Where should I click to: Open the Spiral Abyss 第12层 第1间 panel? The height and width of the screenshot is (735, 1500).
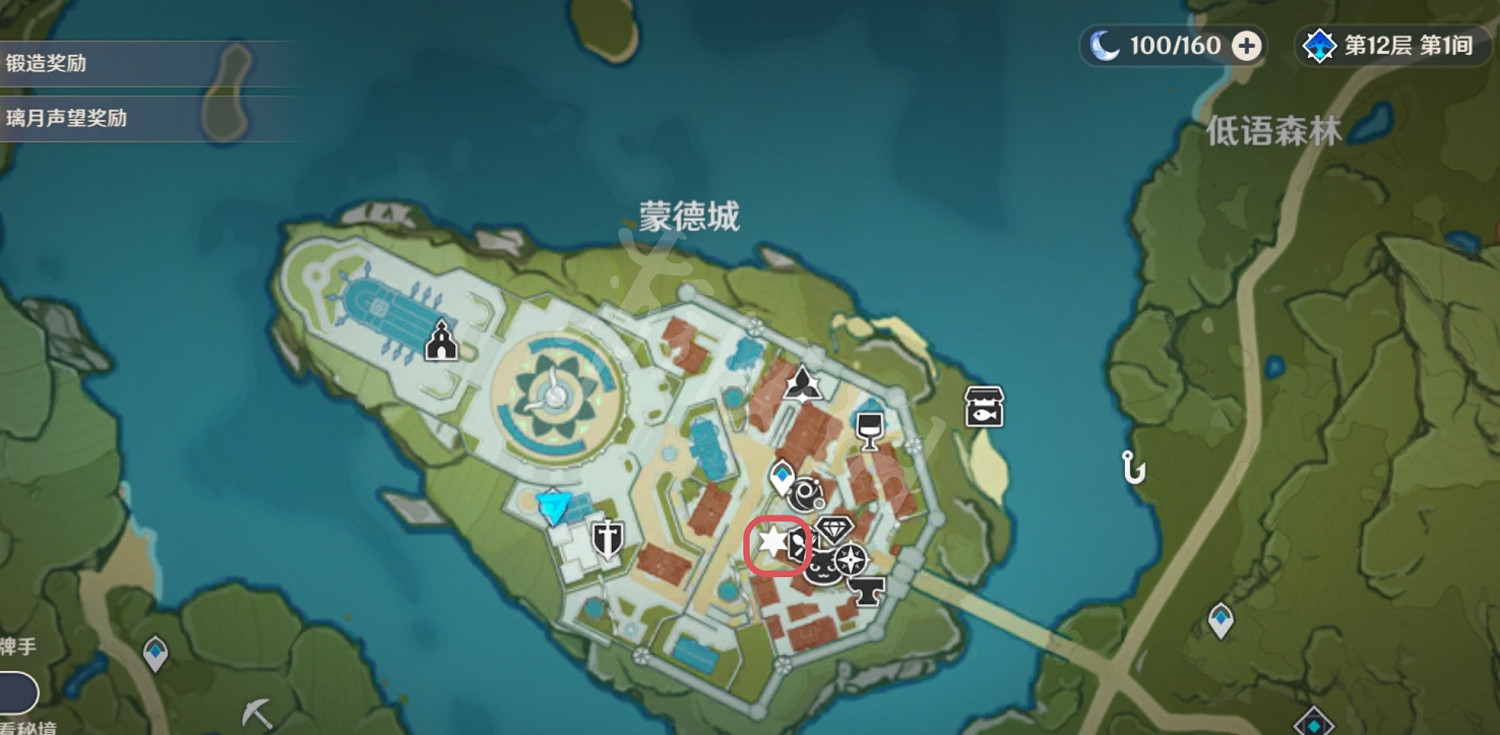tap(1392, 45)
